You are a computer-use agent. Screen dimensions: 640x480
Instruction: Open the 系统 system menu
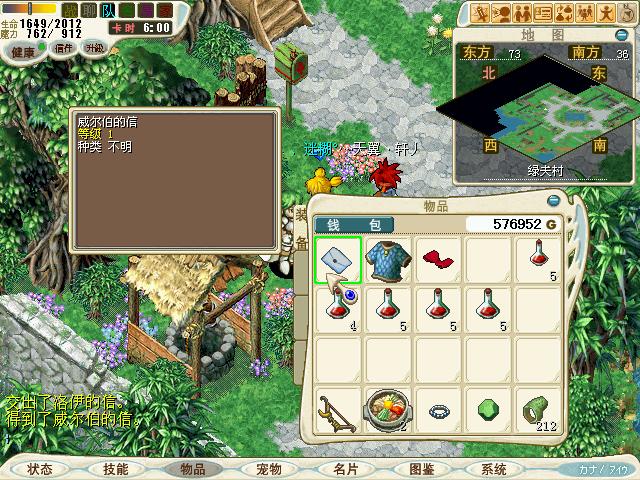(x=494, y=468)
